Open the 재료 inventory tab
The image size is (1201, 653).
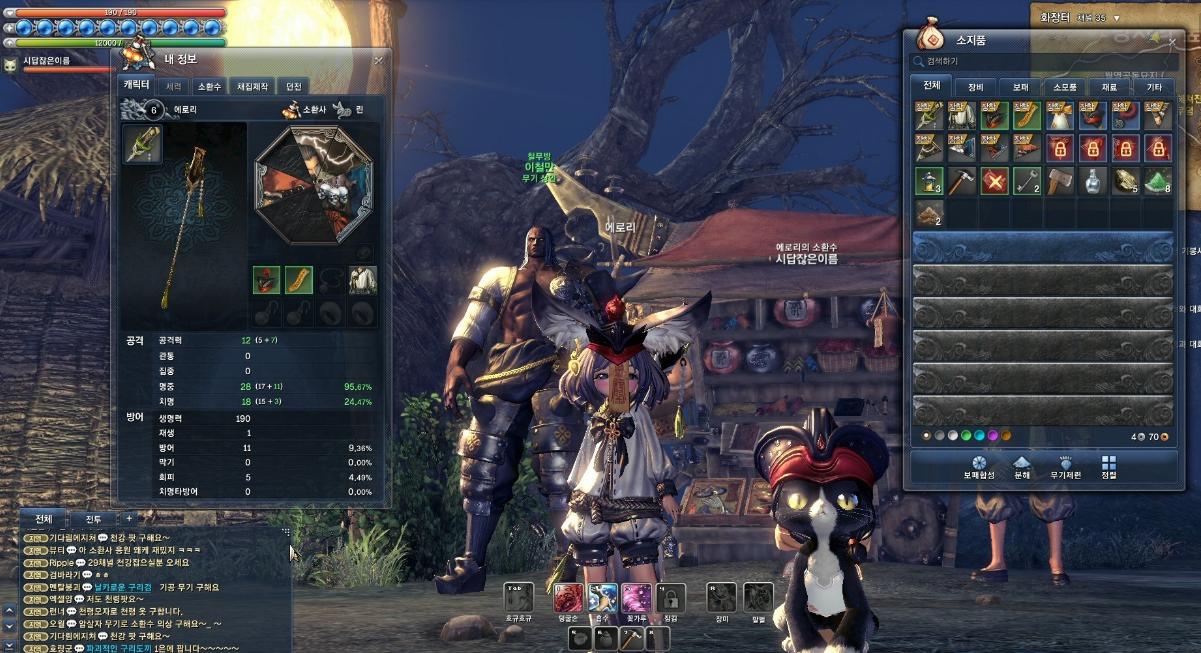click(1109, 87)
